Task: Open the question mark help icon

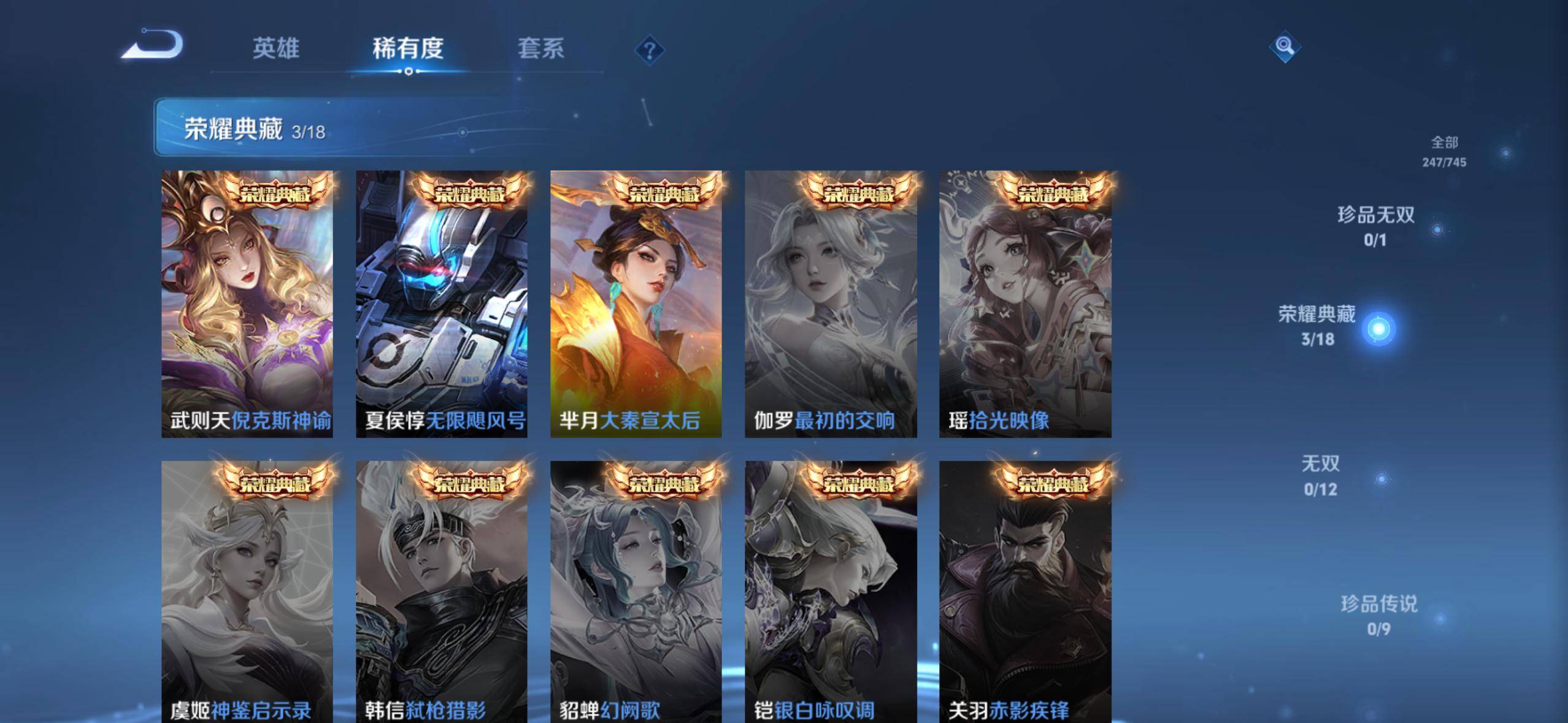Action: 650,50
